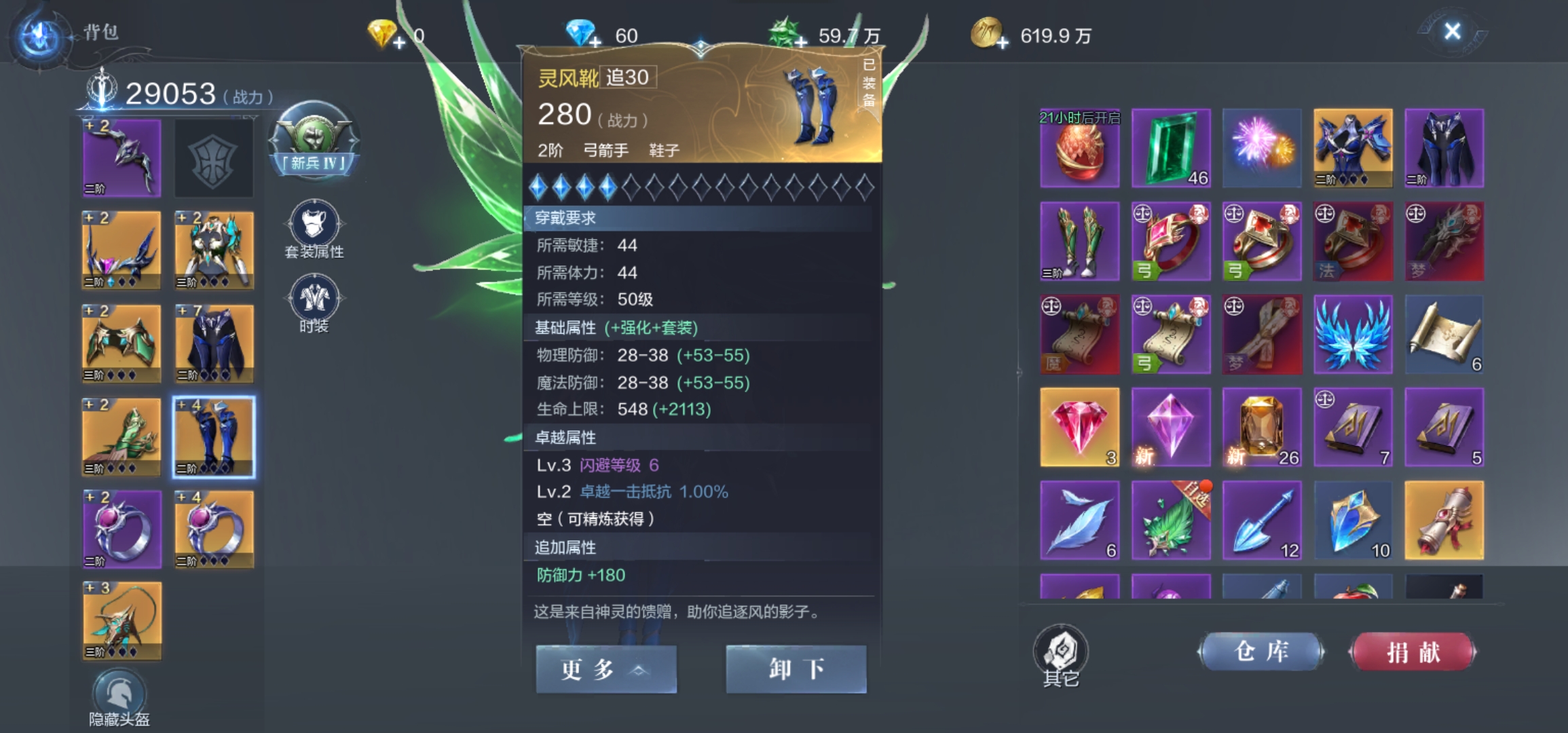Select the red diamond gem slot
This screenshot has height=733, width=1568.
coord(1079,427)
